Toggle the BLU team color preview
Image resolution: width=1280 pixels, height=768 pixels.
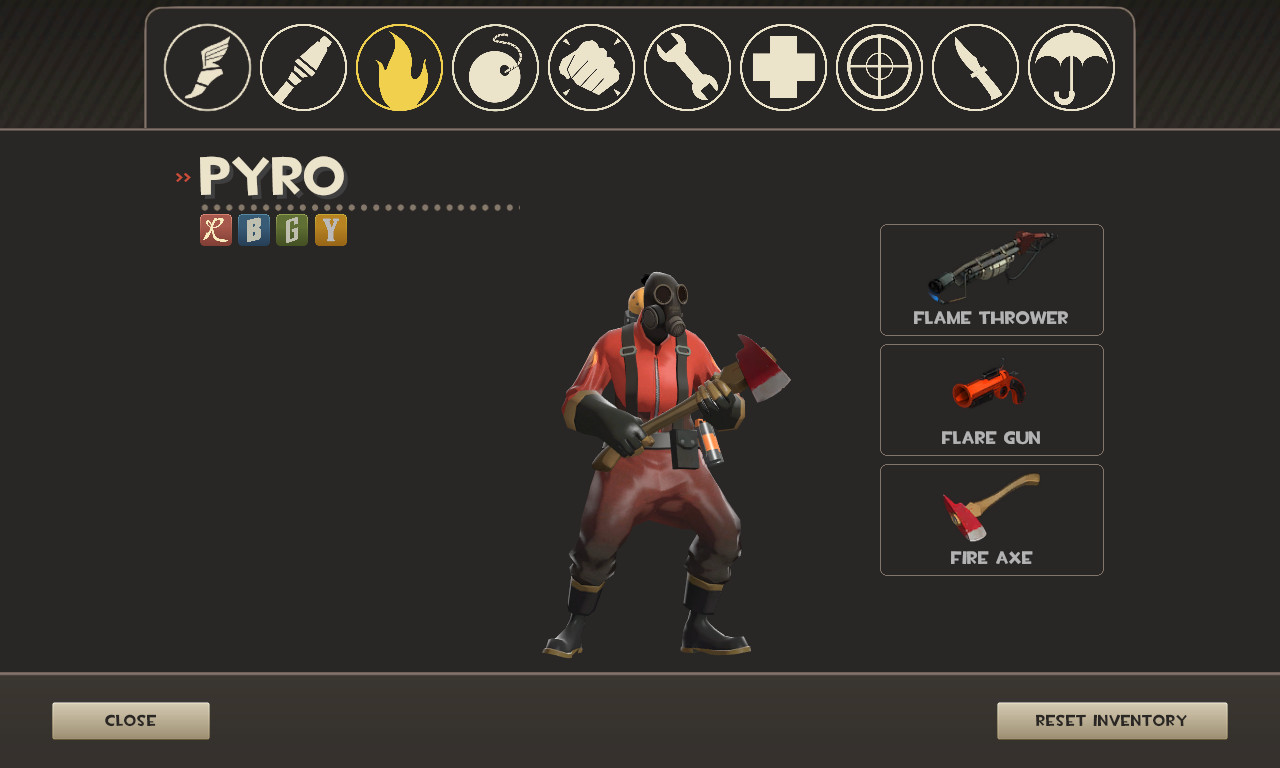tap(253, 230)
